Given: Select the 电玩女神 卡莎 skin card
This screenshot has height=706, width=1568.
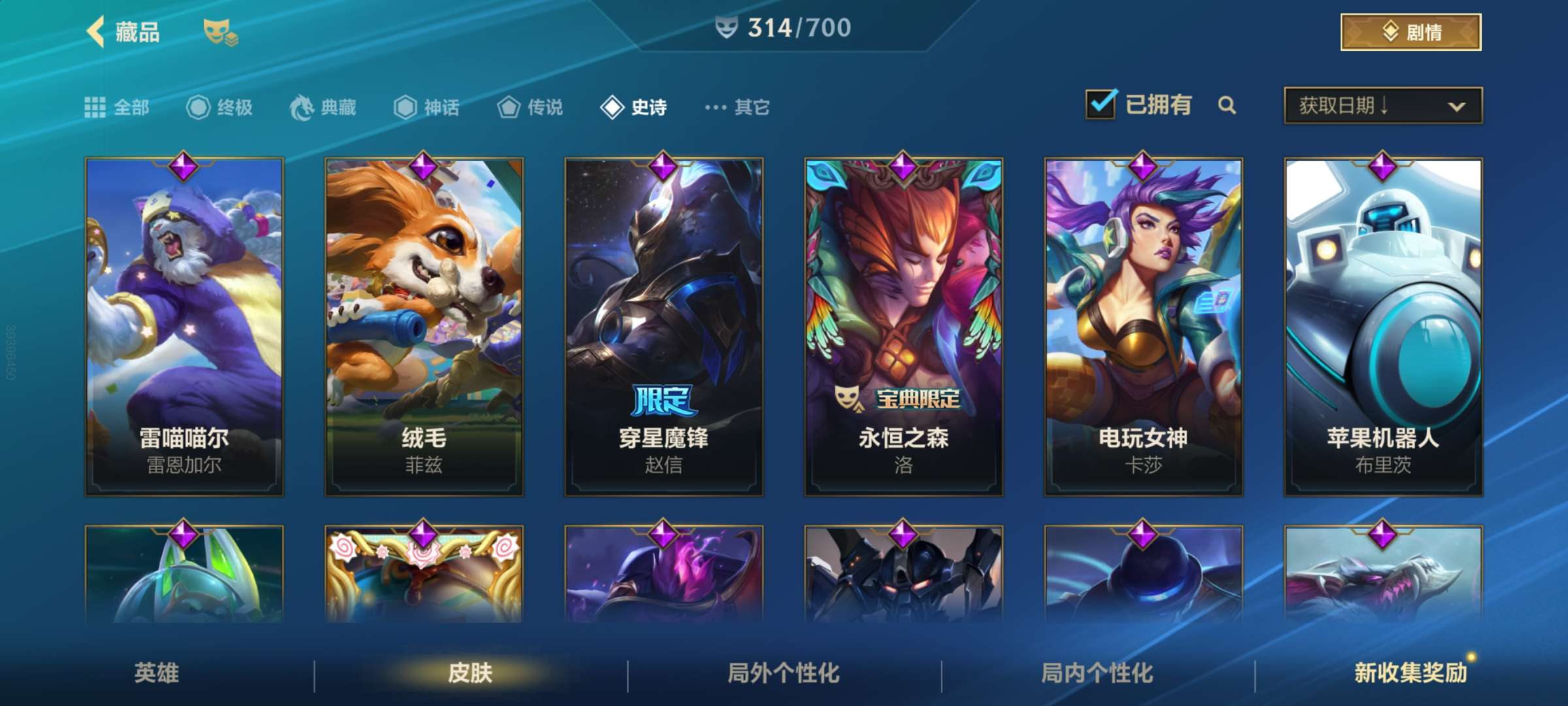Looking at the screenshot, I should tap(1143, 327).
